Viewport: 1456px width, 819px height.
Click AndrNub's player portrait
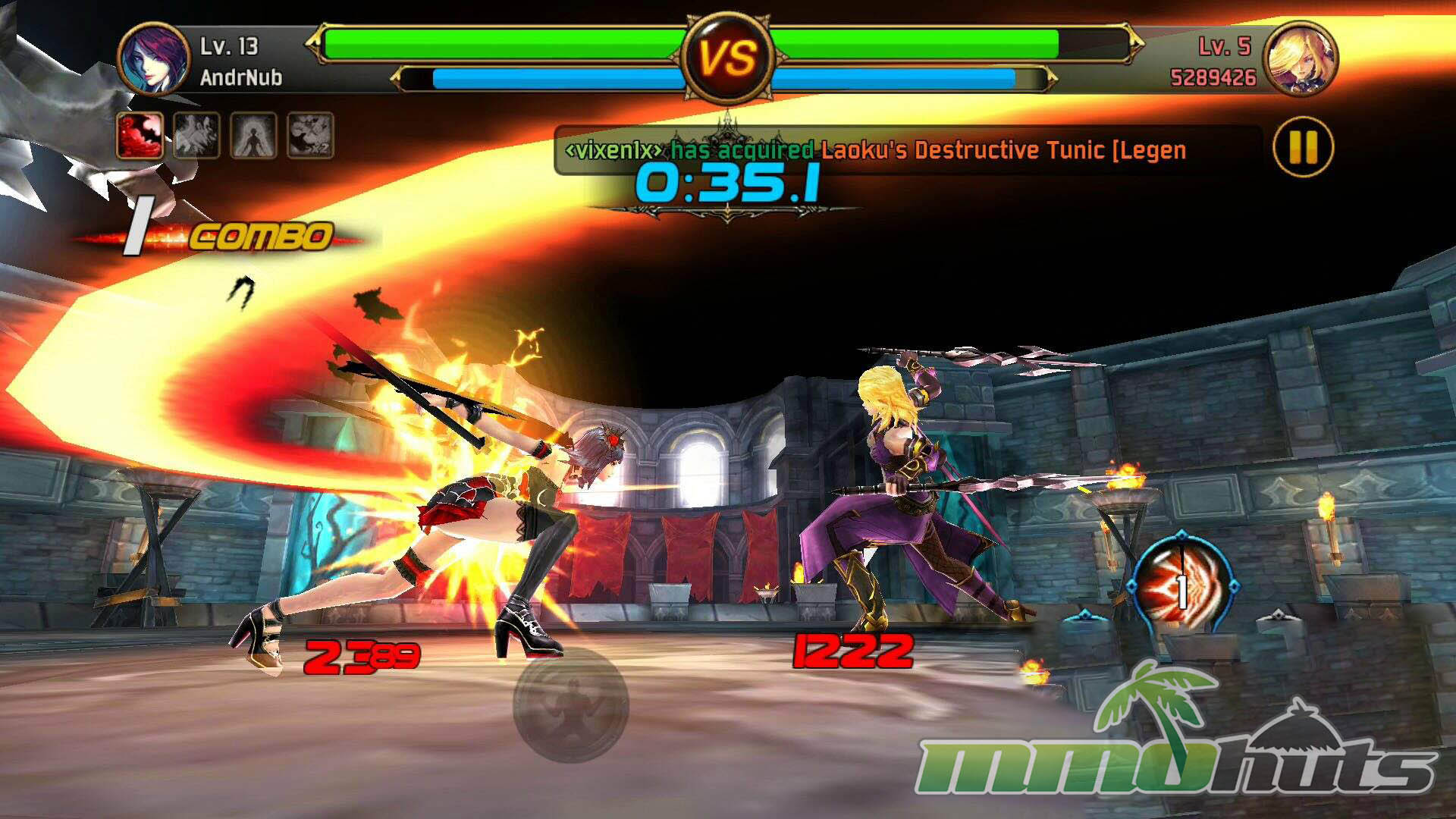click(x=154, y=60)
